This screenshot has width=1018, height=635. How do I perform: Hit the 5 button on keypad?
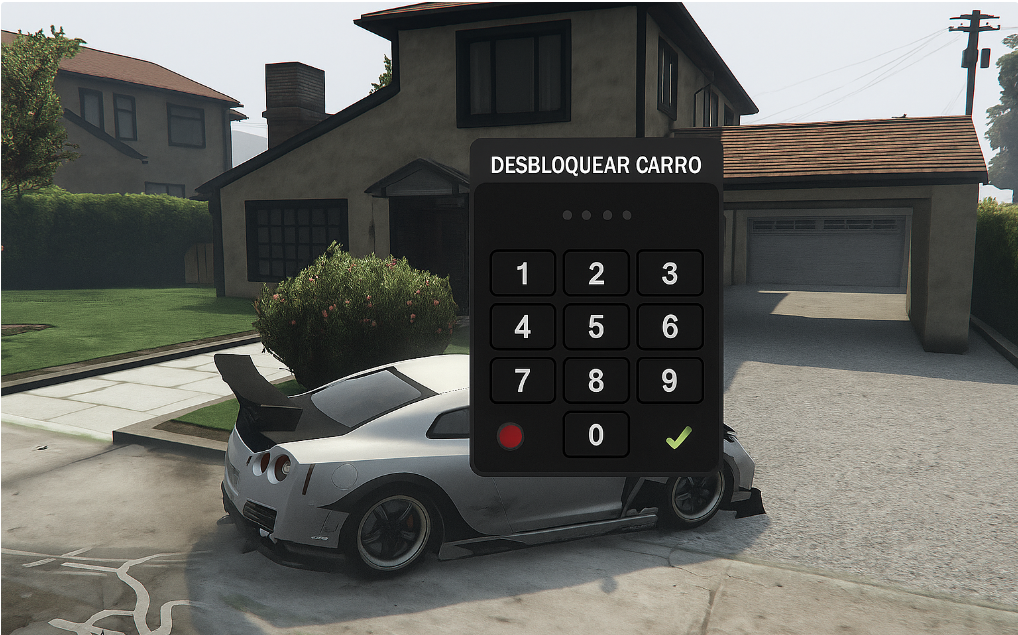[x=596, y=327]
